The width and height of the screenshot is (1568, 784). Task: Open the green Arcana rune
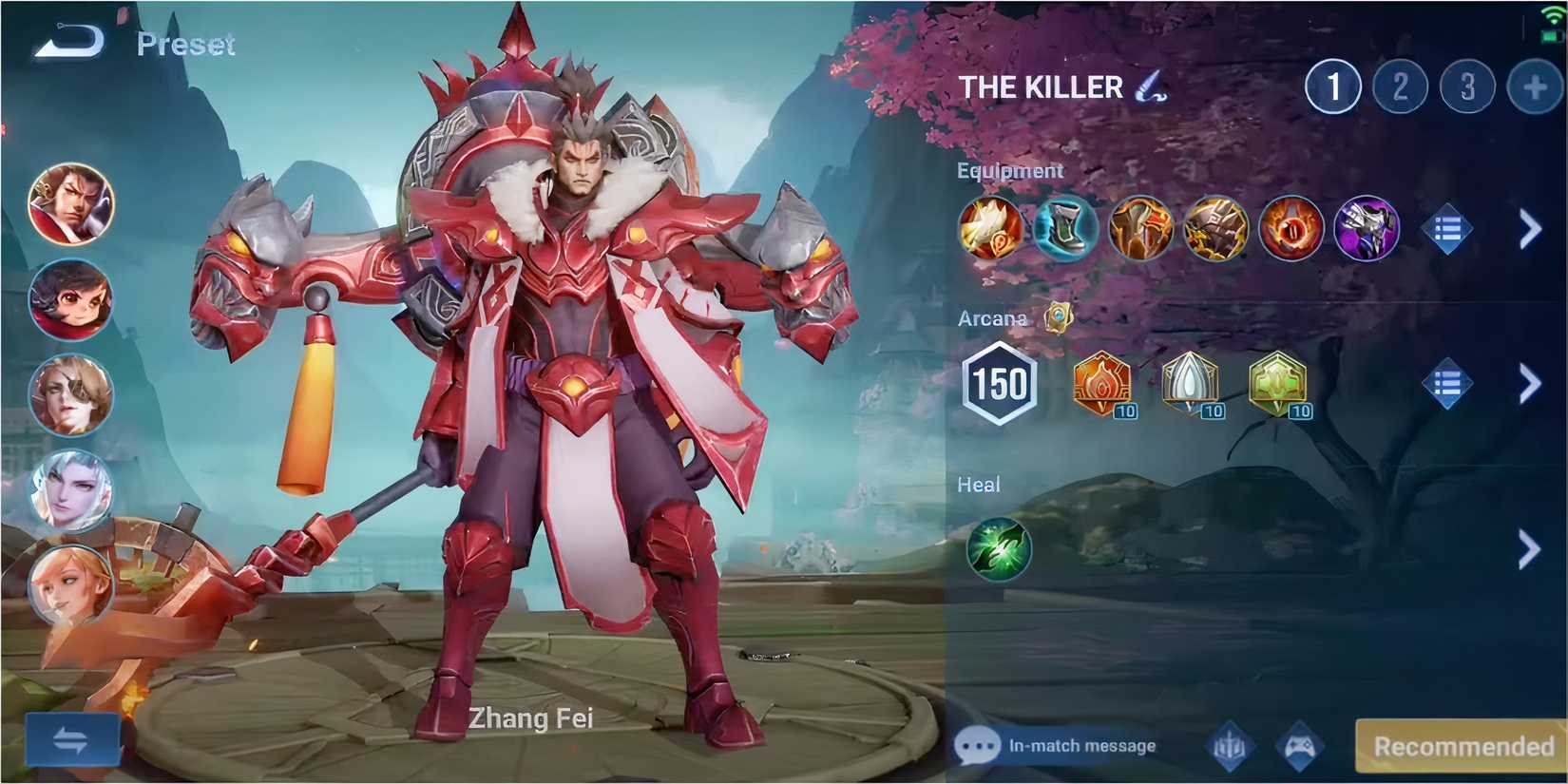1277,383
